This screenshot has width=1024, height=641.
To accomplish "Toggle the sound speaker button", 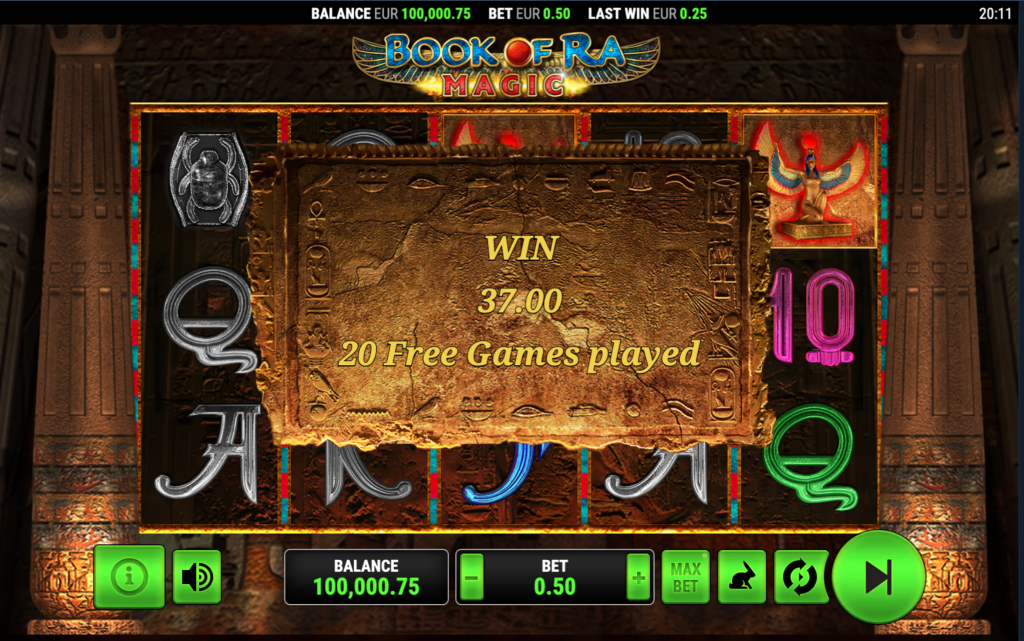I will pyautogui.click(x=197, y=577).
